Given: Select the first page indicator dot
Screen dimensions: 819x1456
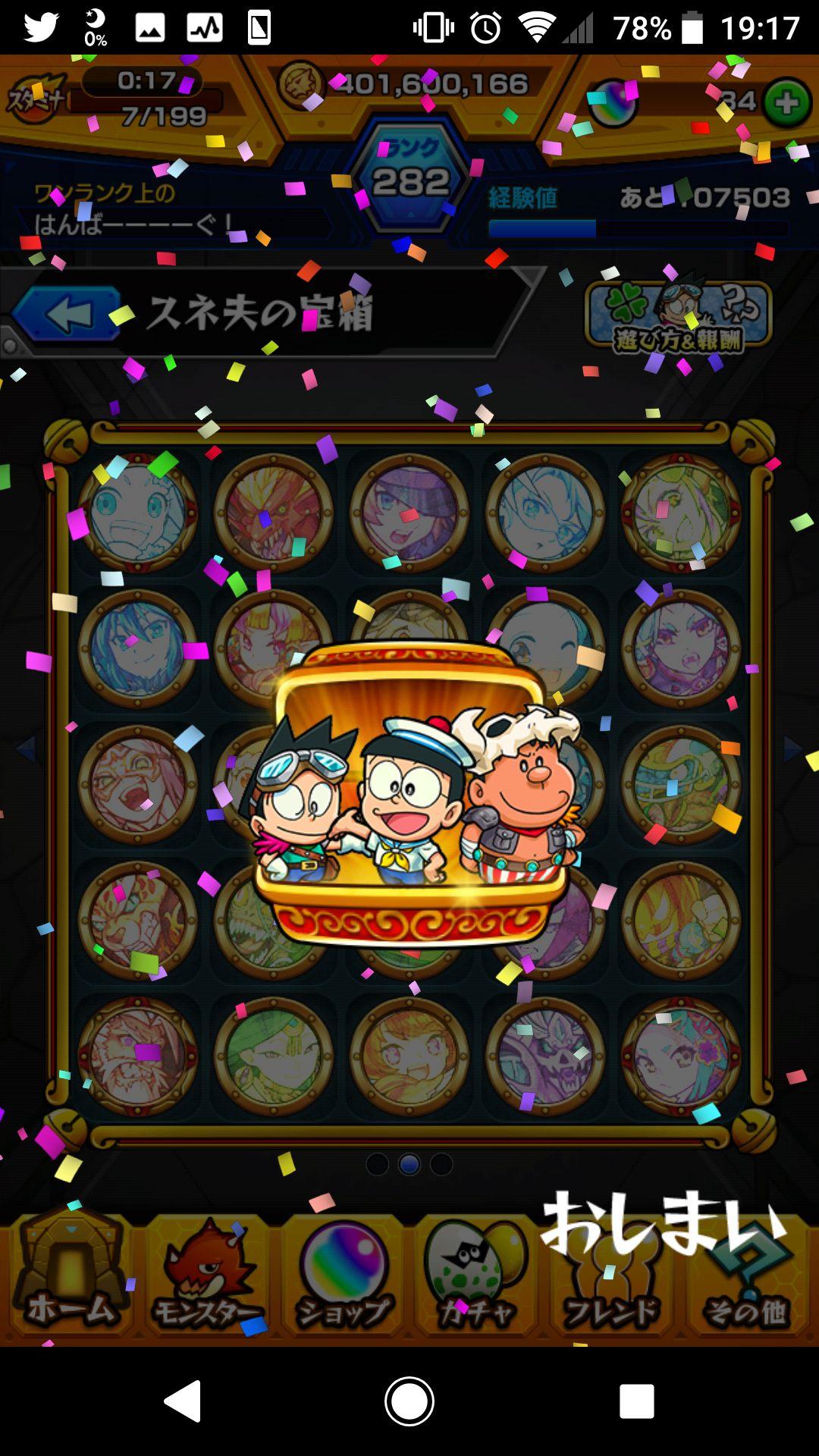Looking at the screenshot, I should click(377, 1164).
